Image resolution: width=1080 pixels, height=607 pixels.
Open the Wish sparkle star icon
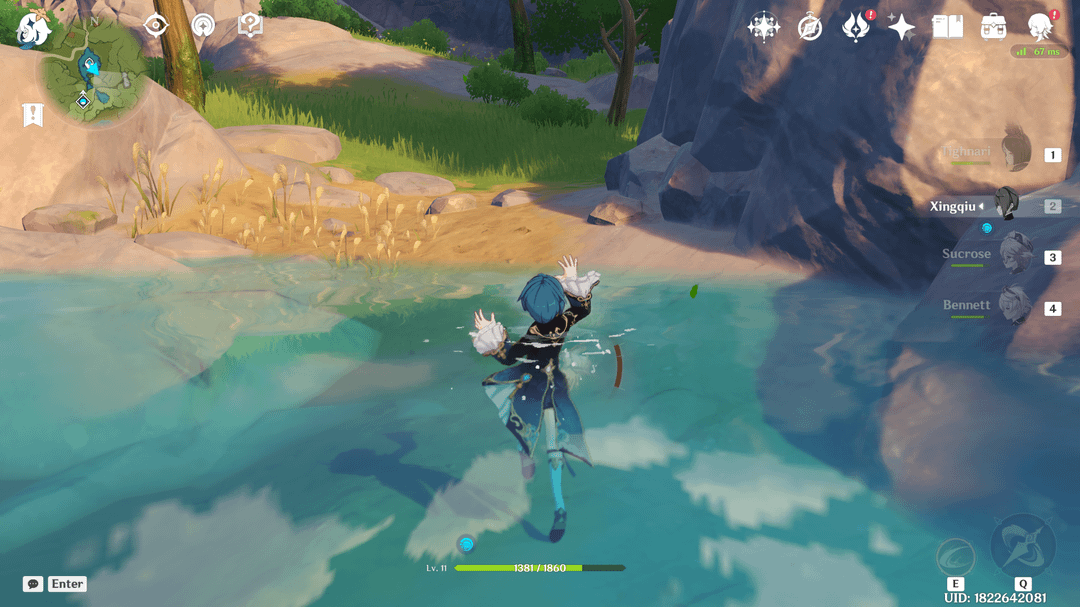click(901, 27)
